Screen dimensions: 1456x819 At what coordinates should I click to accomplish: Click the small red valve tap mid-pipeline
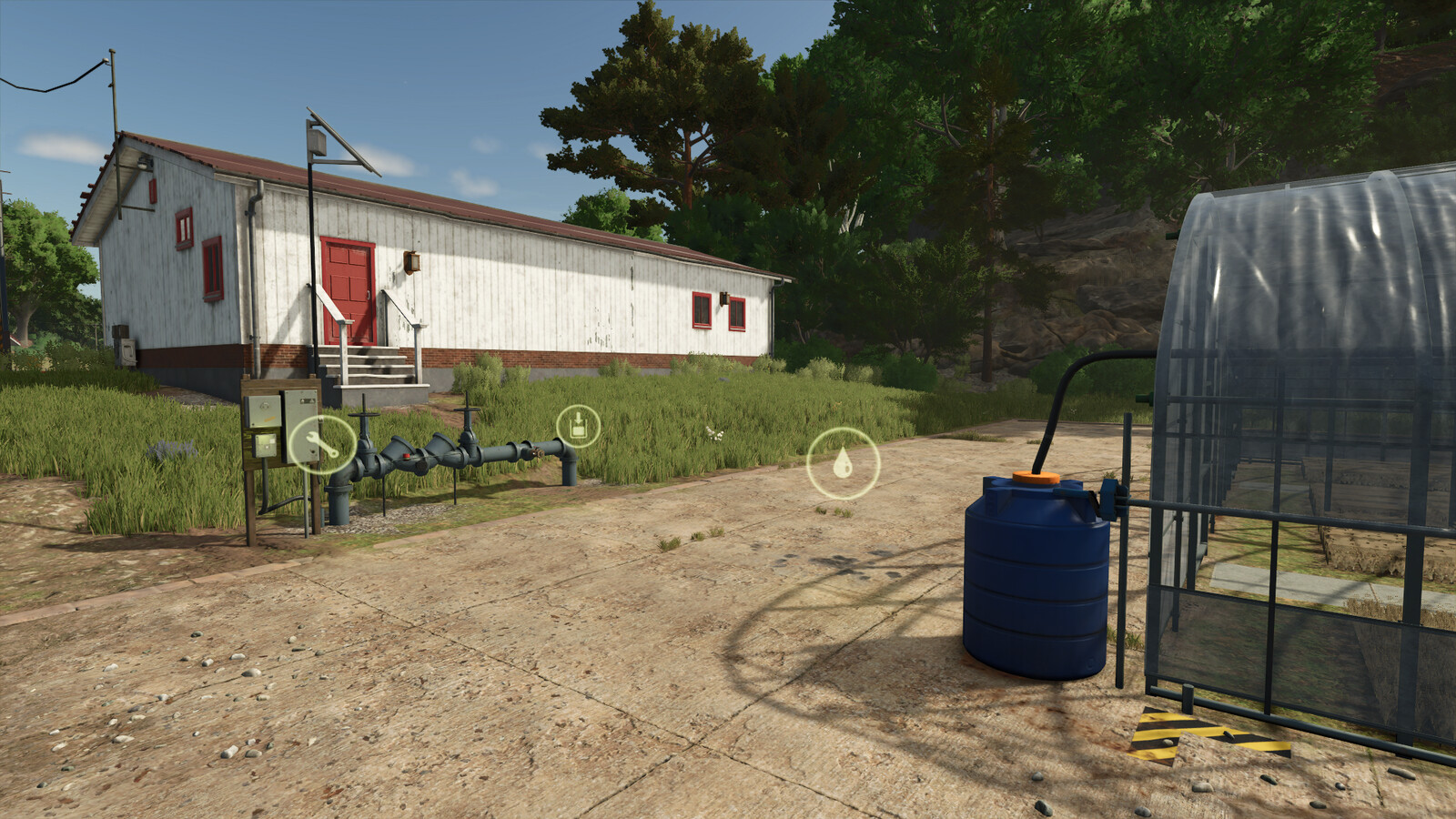(536, 451)
